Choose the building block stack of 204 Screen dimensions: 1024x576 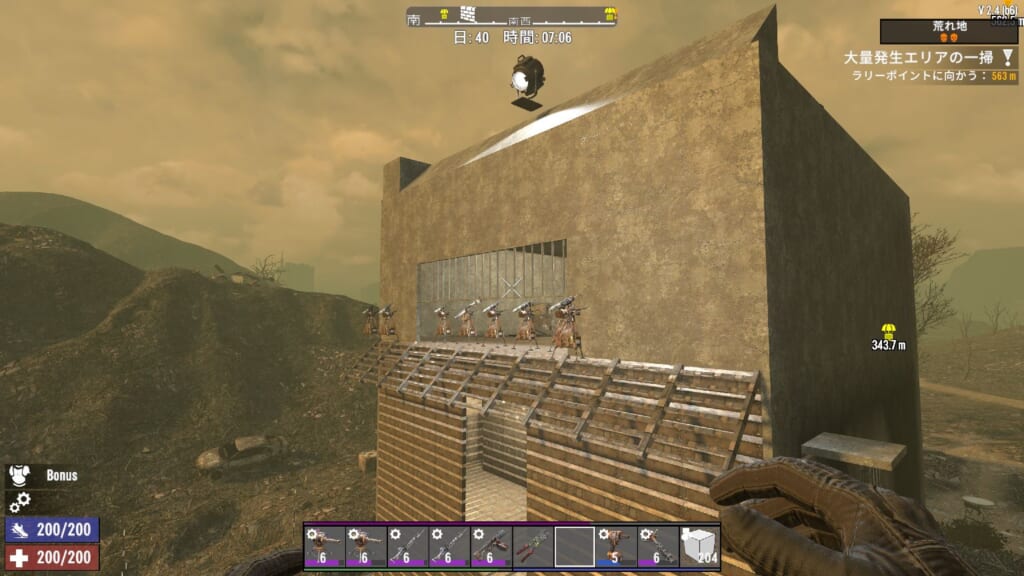(700, 547)
